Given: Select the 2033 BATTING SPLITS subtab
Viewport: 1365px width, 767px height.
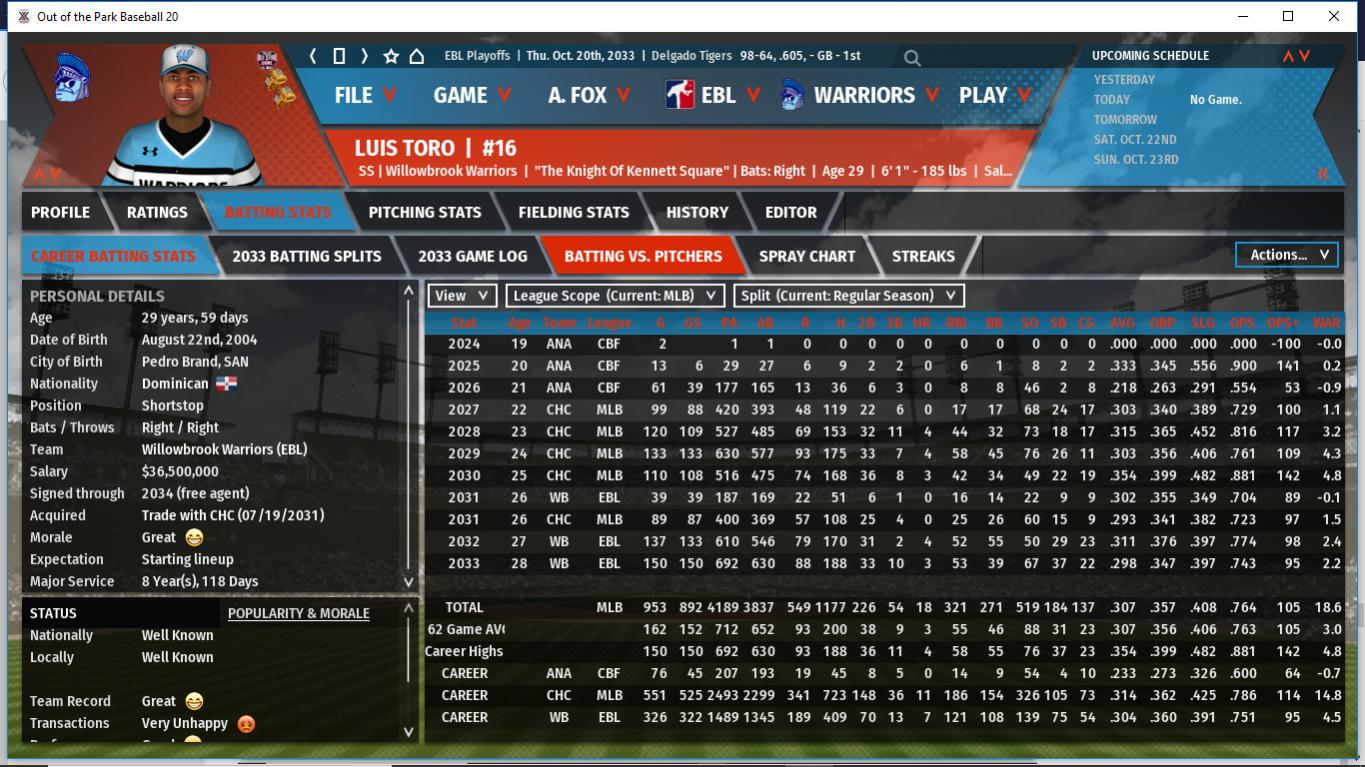Looking at the screenshot, I should [x=307, y=256].
